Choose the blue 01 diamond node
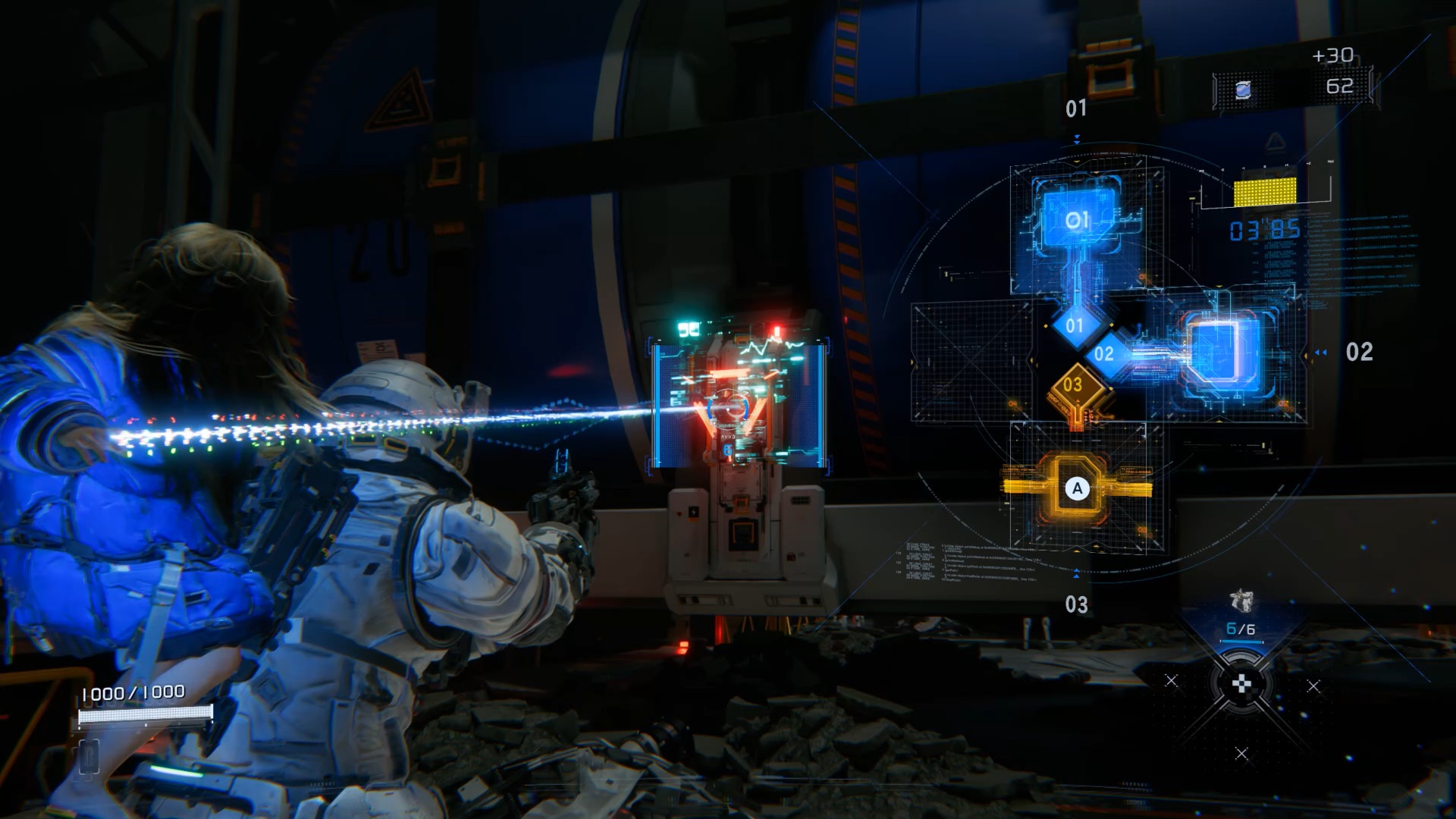 point(1075,325)
